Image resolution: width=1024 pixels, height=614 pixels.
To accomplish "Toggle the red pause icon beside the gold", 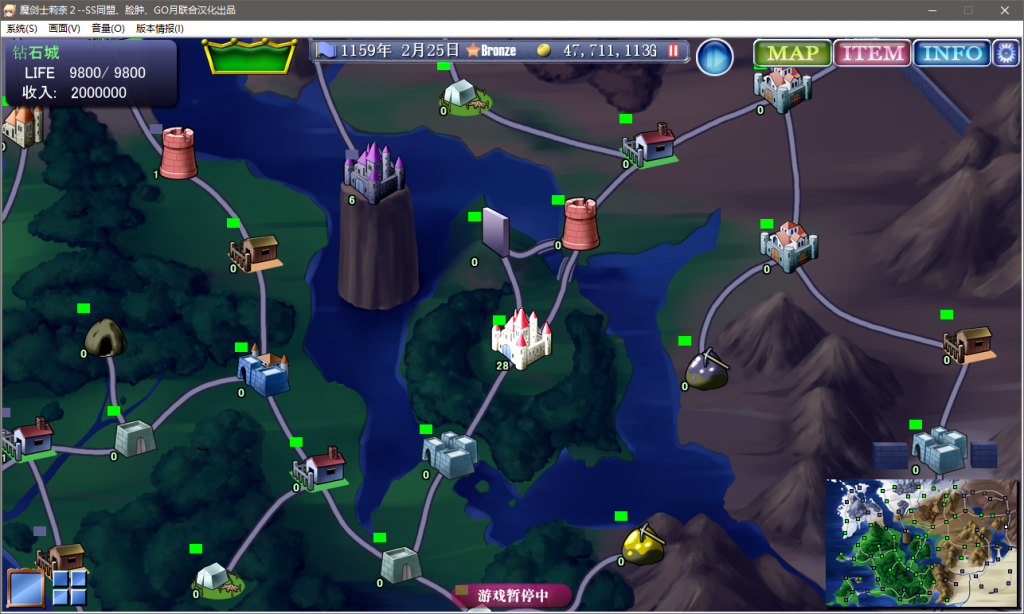I will click(x=674, y=50).
